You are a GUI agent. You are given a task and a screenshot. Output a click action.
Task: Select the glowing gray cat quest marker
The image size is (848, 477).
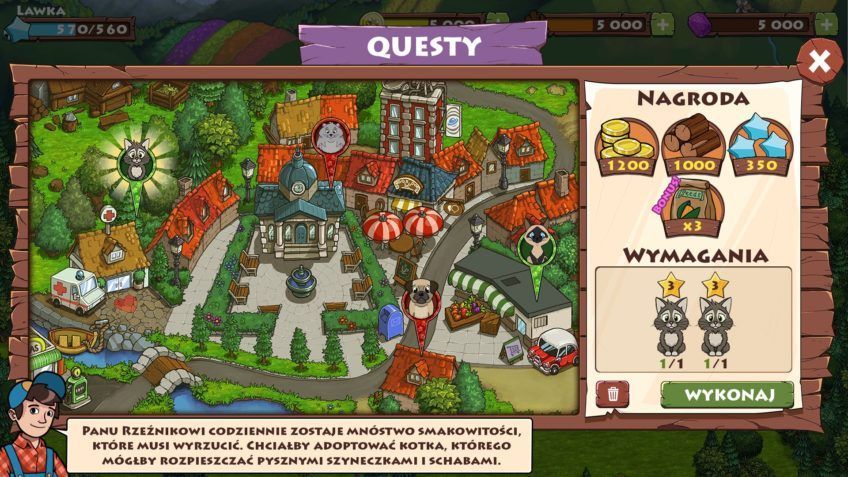pos(134,160)
